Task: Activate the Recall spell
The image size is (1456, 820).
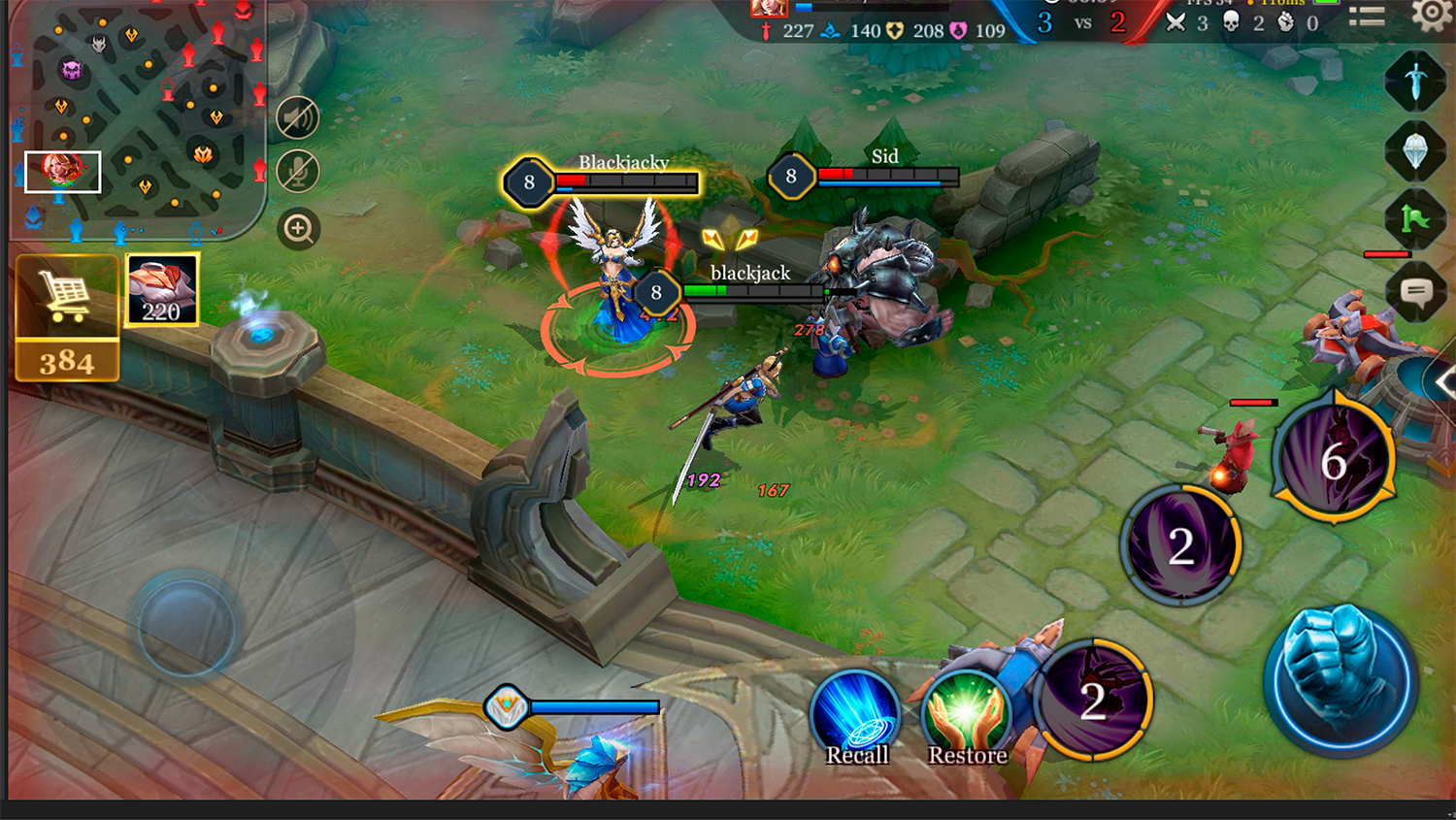Action: (855, 716)
